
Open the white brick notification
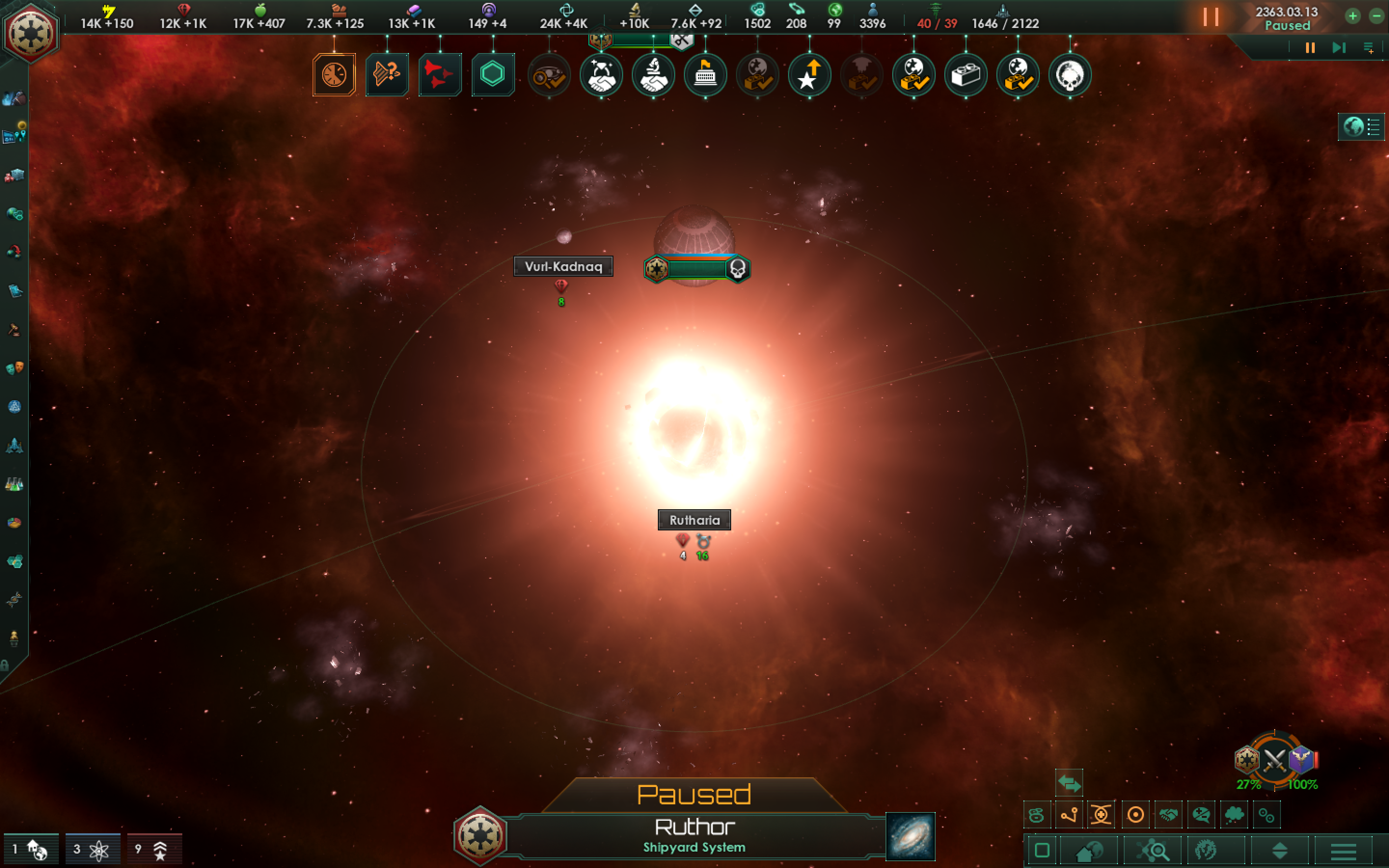click(966, 75)
